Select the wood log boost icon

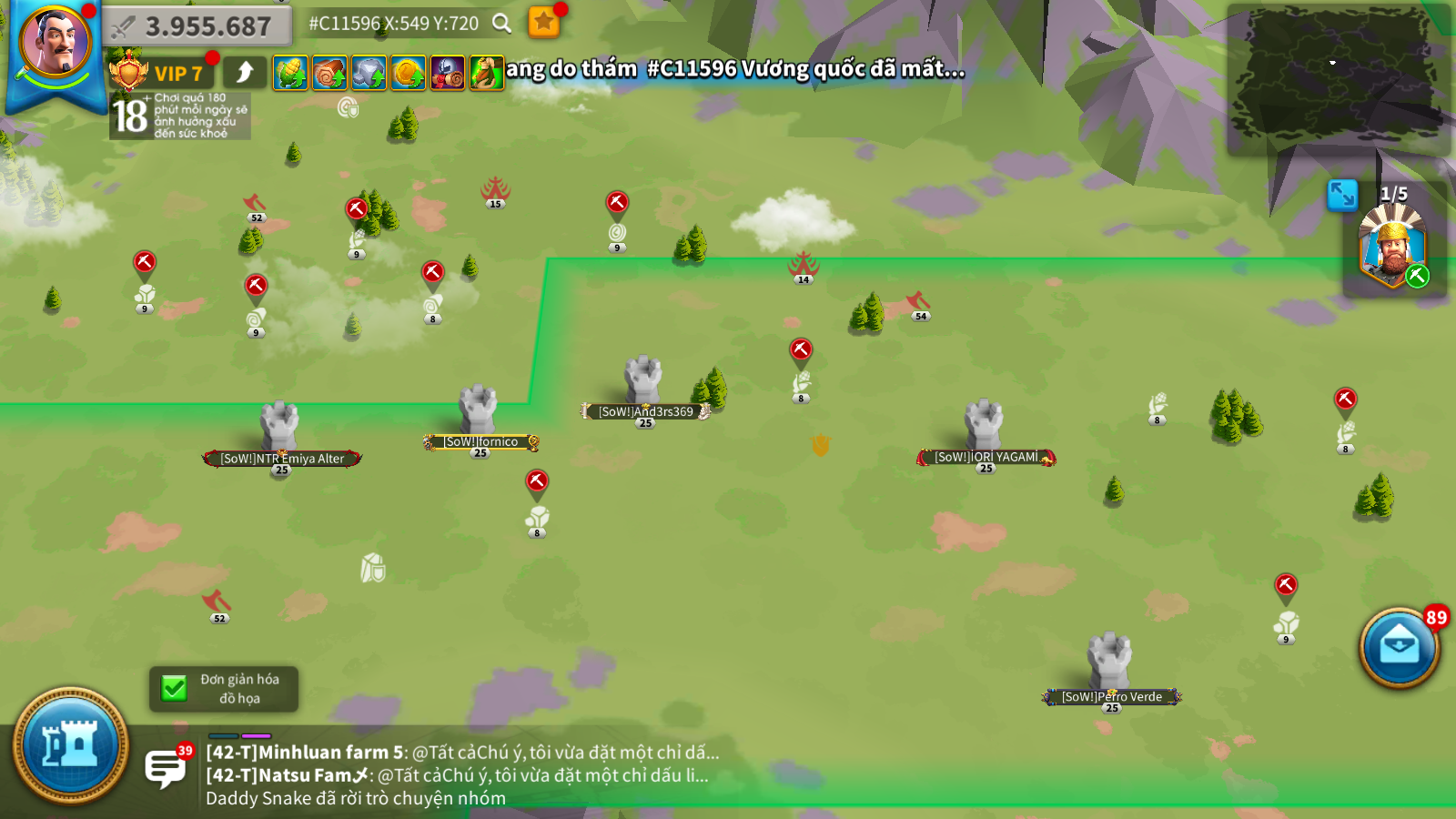tap(329, 73)
